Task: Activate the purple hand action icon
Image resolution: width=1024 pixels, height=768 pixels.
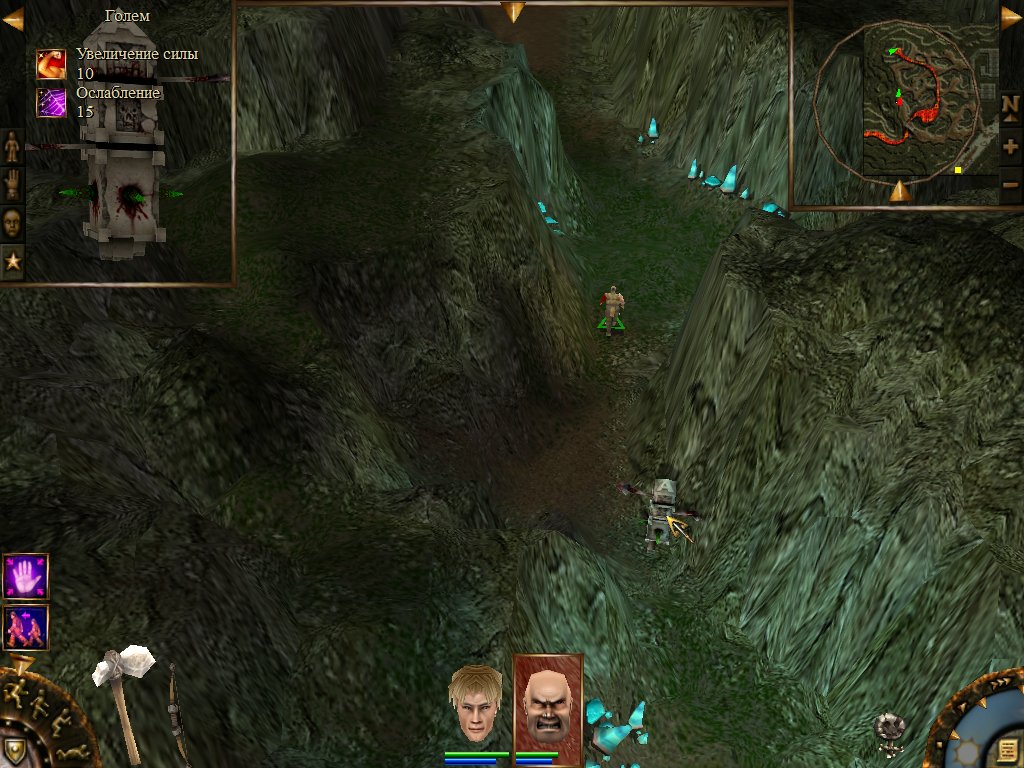Action: pos(25,577)
